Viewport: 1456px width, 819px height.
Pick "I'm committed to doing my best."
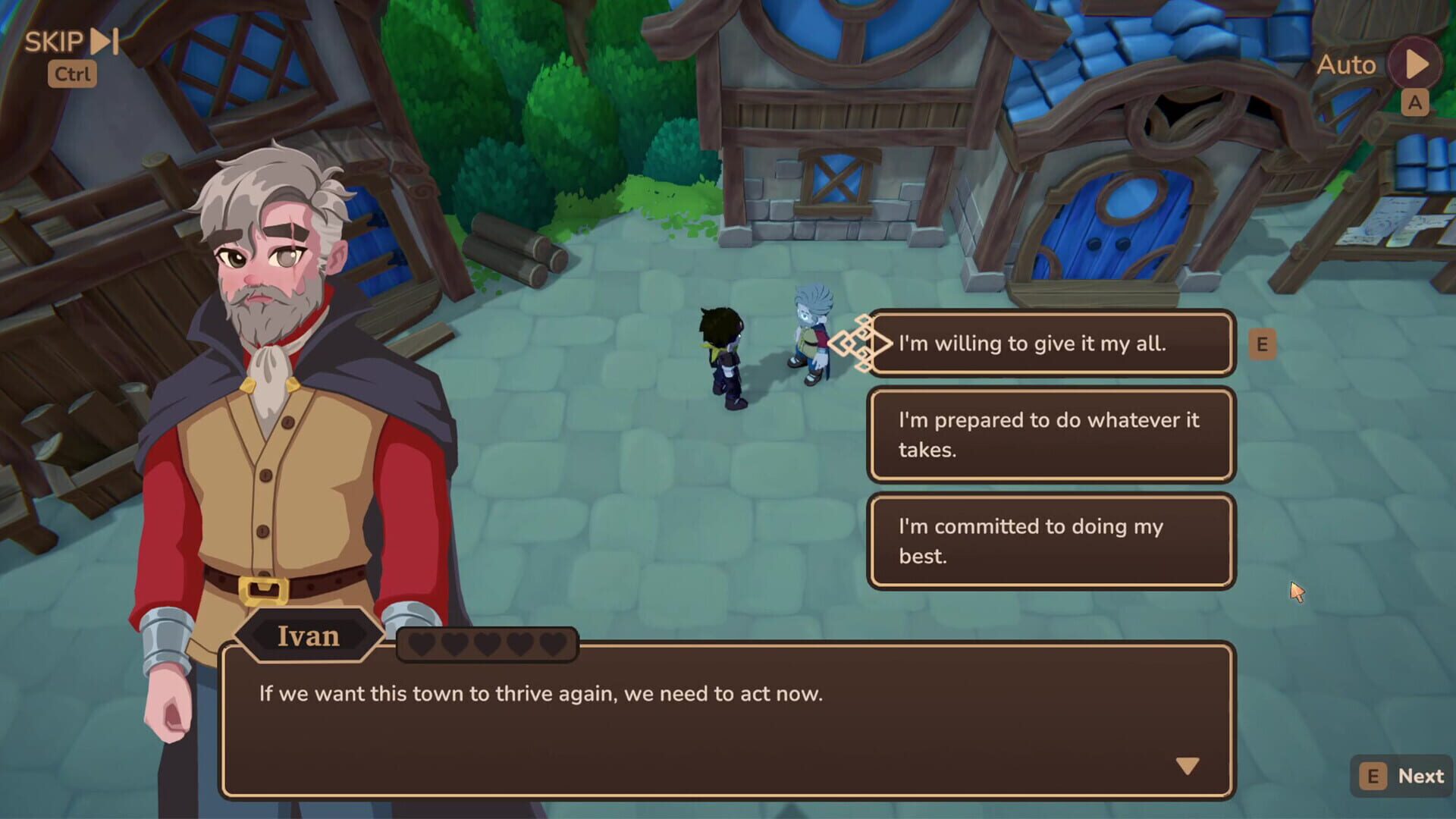[1051, 540]
